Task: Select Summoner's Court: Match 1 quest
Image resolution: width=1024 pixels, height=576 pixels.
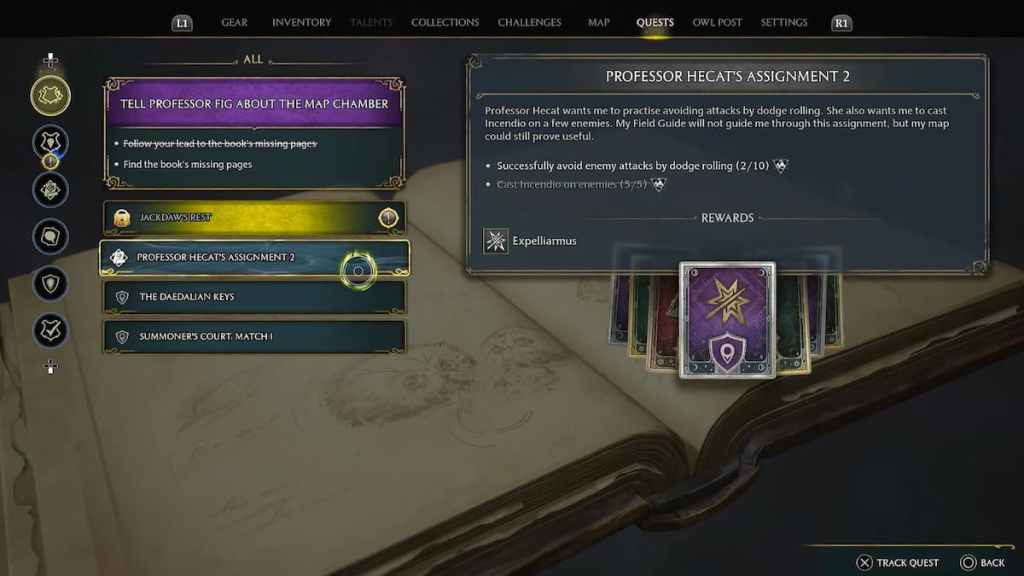Action: tap(254, 336)
